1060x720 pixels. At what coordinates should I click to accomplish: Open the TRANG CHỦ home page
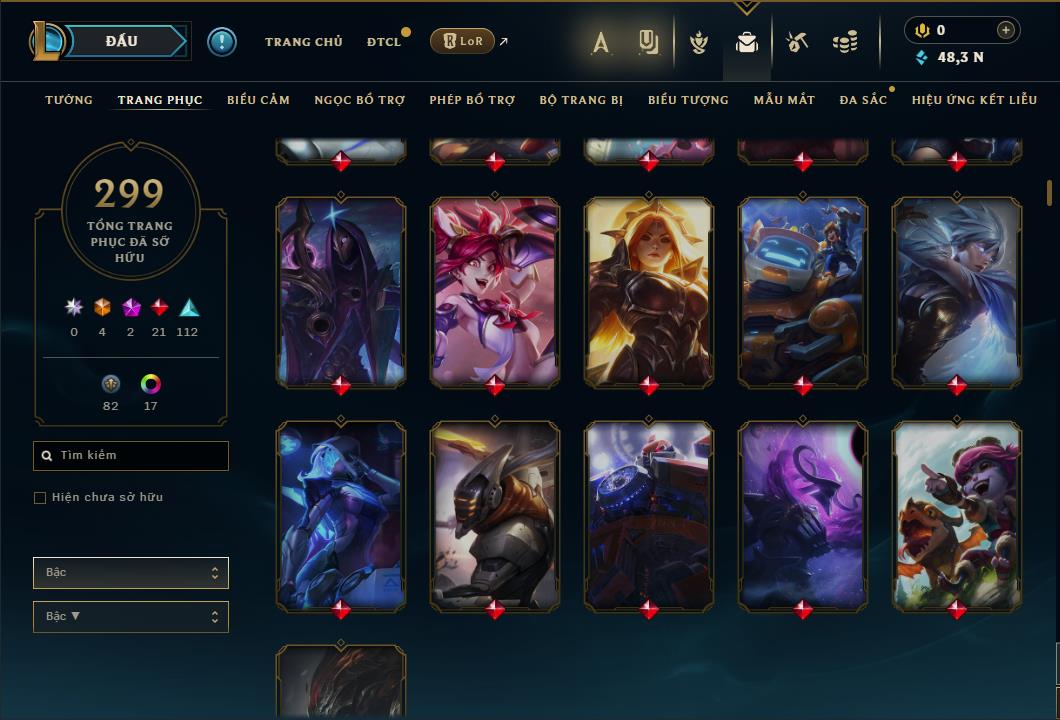pos(303,42)
